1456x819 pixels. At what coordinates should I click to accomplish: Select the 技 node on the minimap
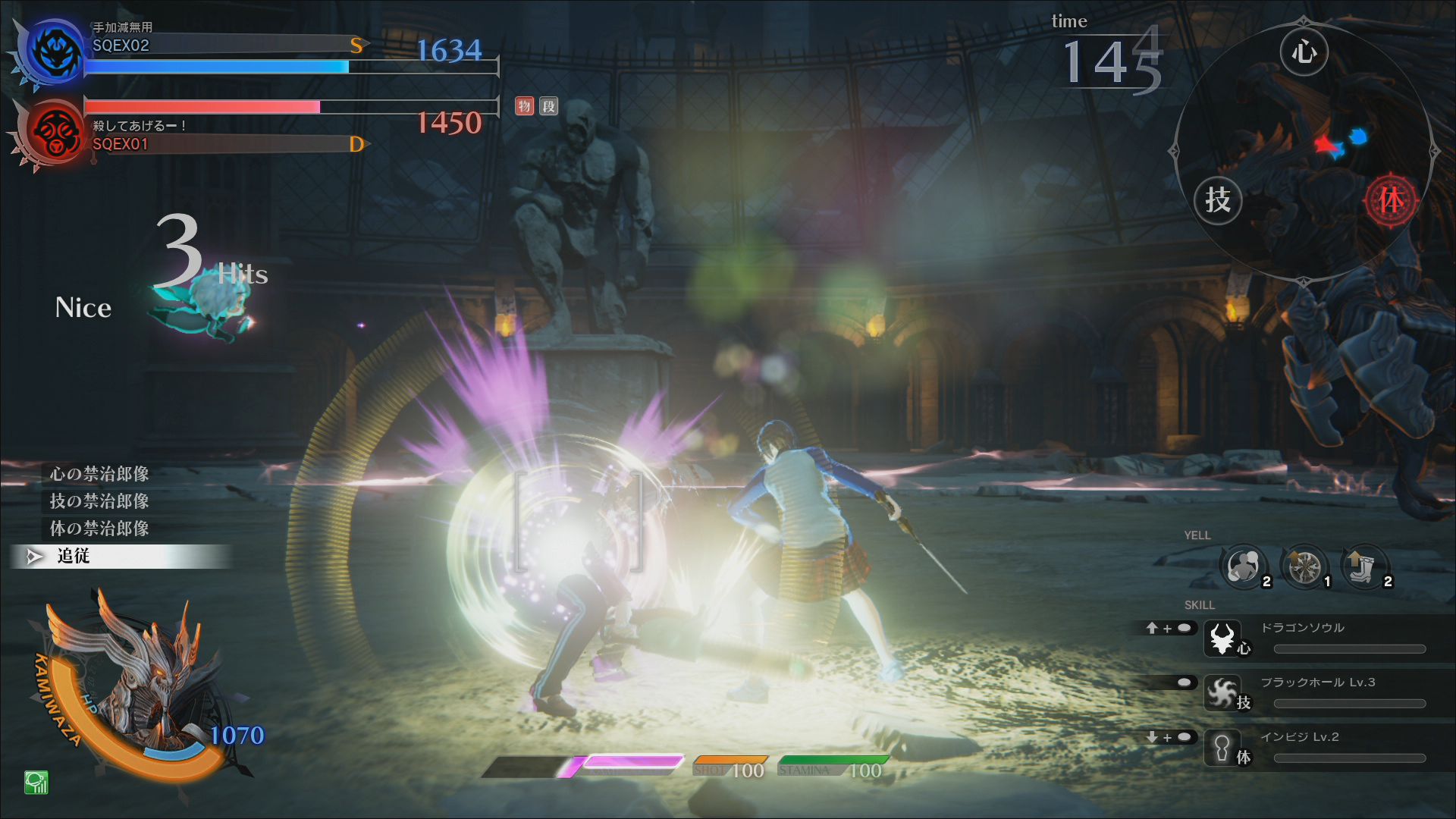[x=1218, y=200]
